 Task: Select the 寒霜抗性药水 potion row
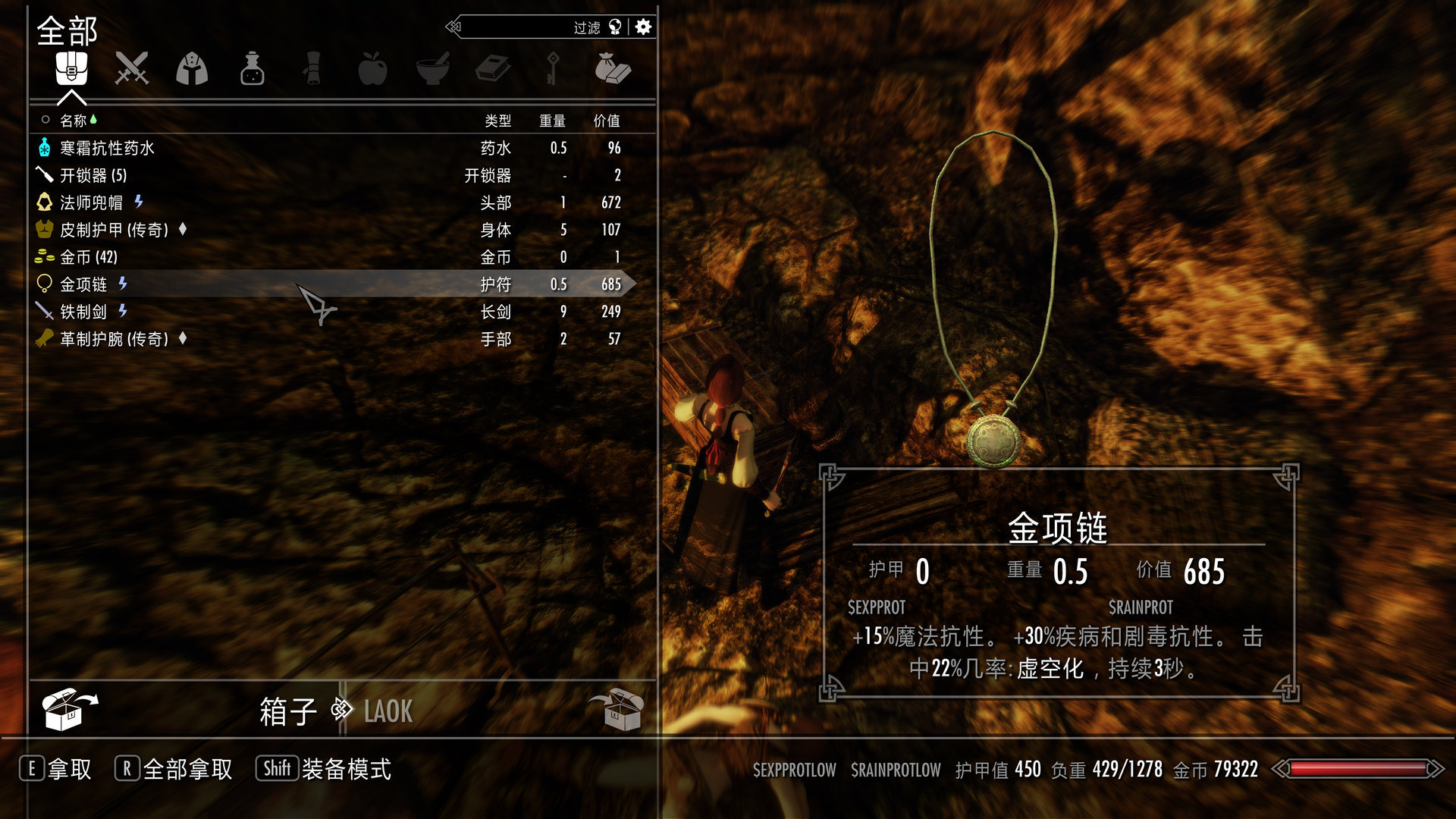107,148
